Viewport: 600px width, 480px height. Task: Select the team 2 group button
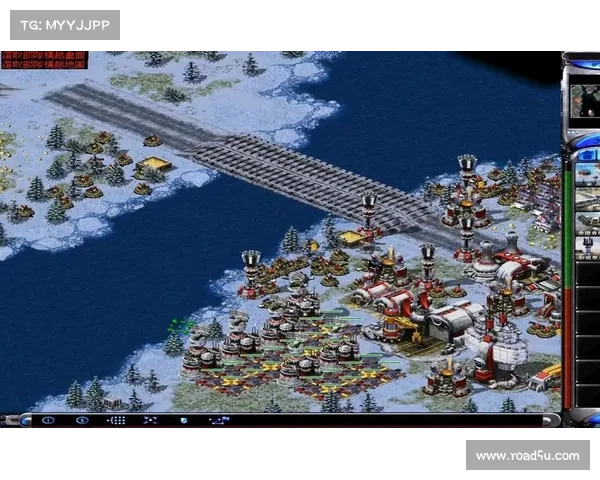[x=82, y=420]
